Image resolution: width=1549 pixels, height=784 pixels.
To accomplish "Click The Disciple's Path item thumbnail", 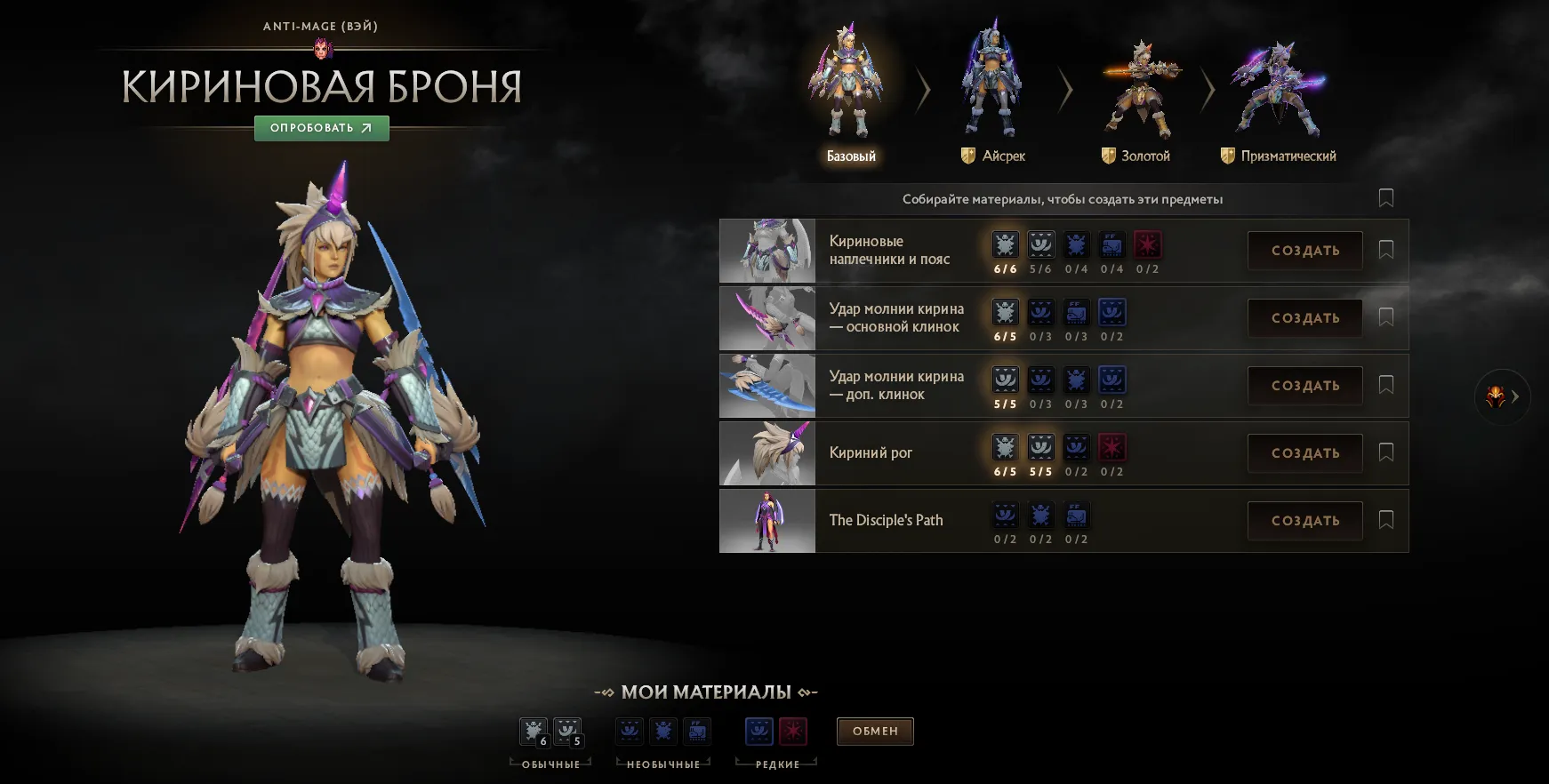I will pos(766,520).
